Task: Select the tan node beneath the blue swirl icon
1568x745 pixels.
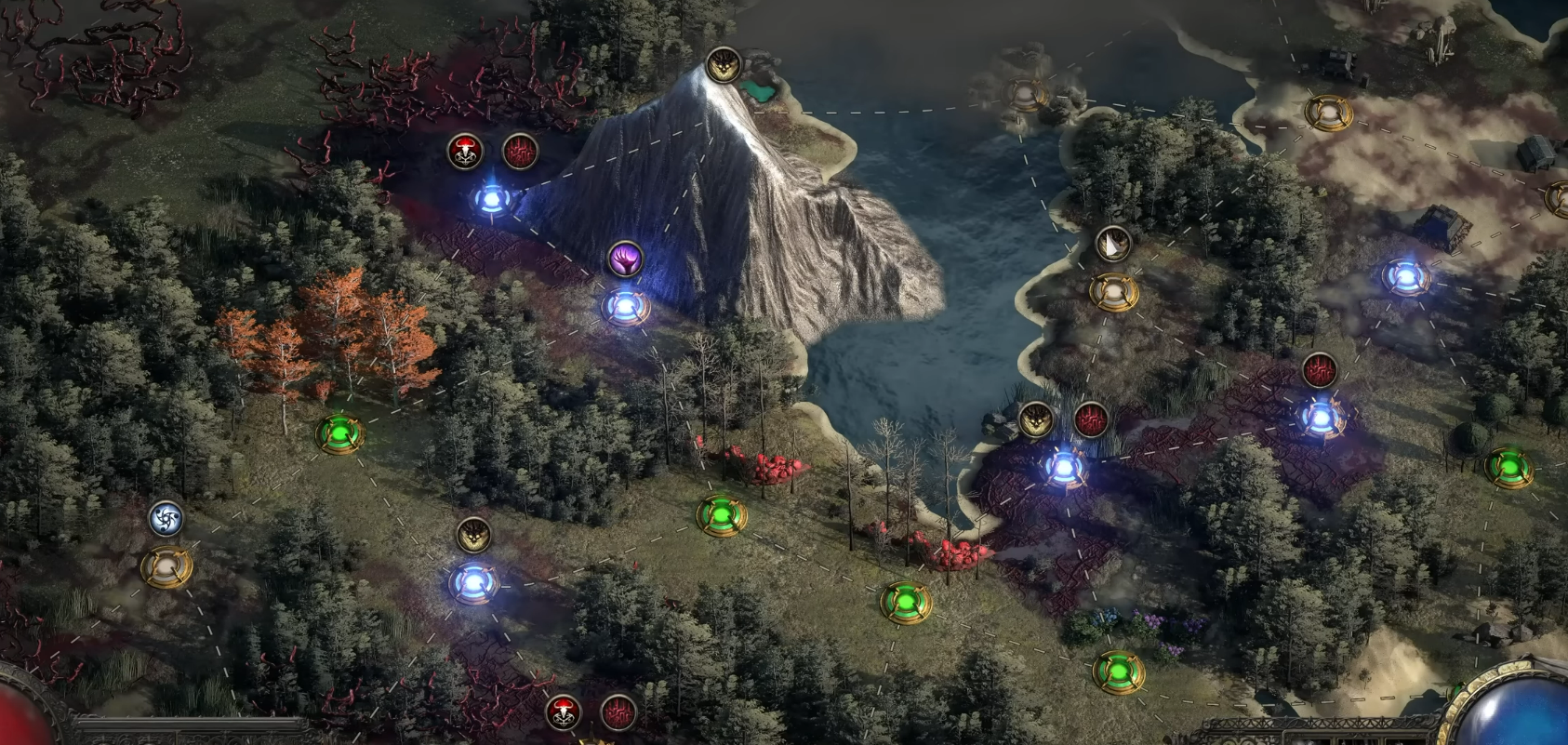Action: pos(166,565)
